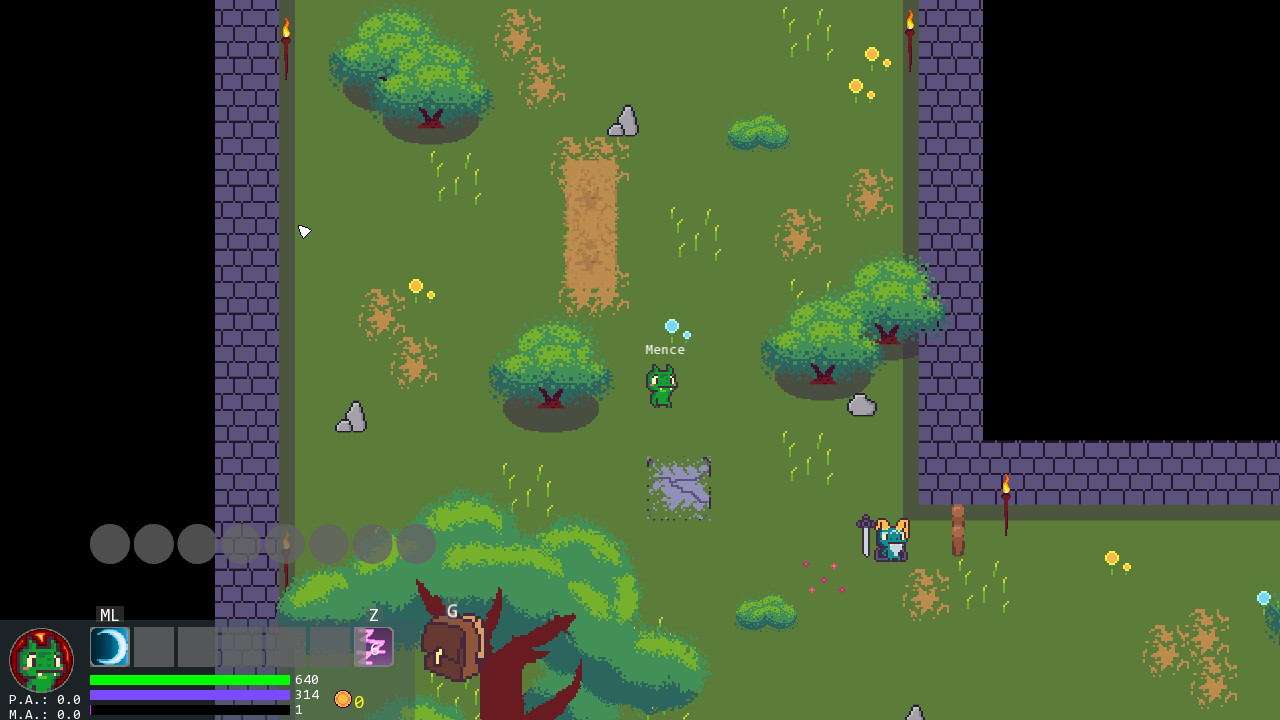Click the torch on the upper-left wall
The image size is (1280, 720).
click(284, 30)
